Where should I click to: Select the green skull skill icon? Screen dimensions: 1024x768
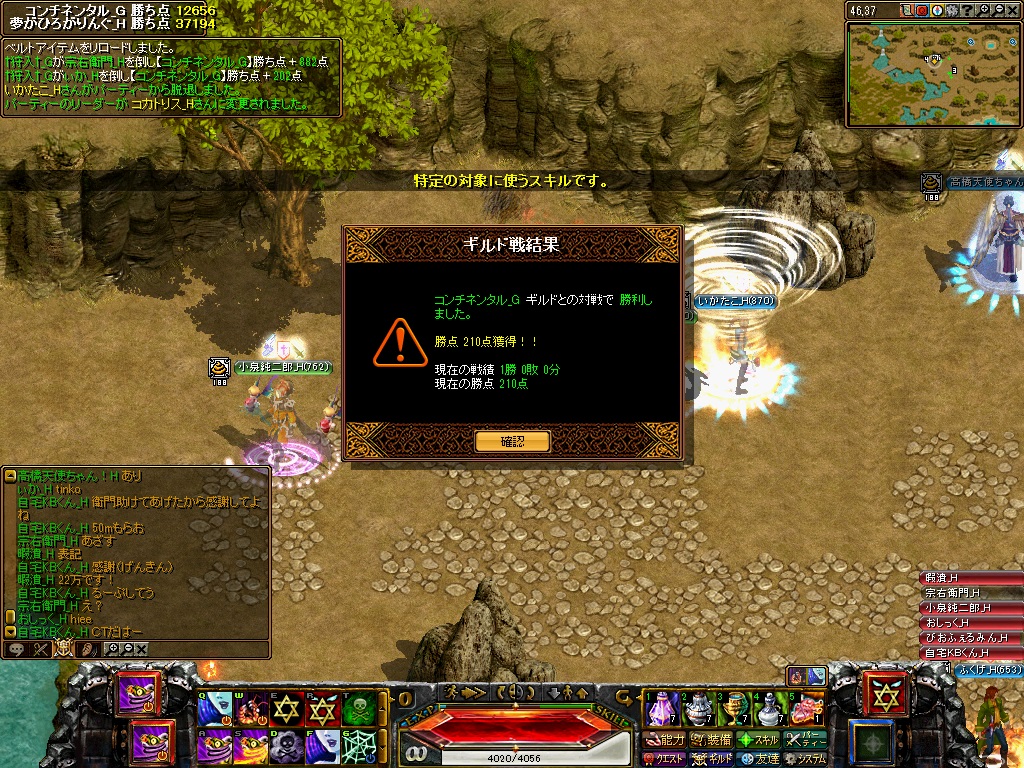point(359,710)
